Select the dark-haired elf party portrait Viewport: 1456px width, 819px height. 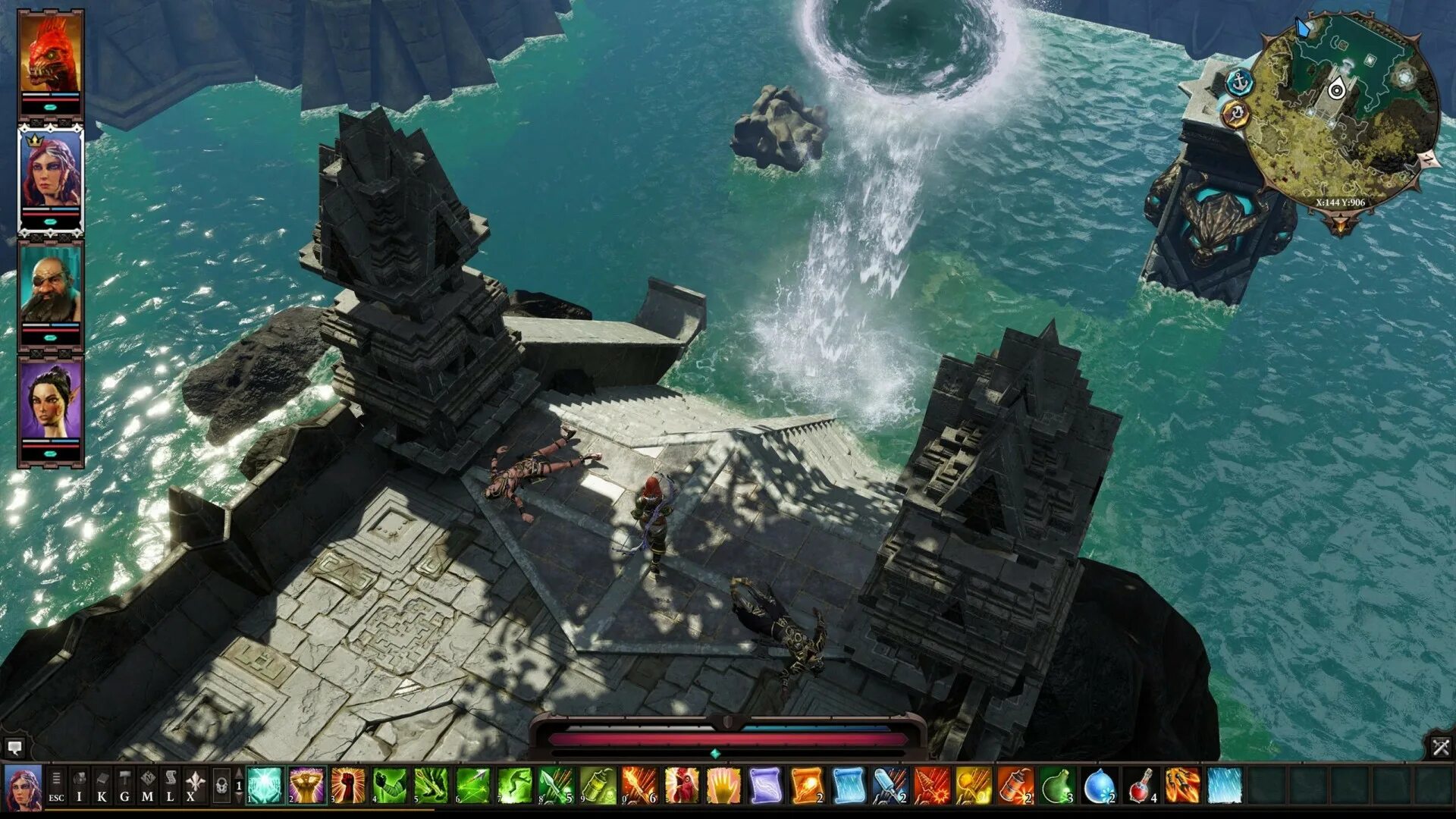pyautogui.click(x=51, y=400)
